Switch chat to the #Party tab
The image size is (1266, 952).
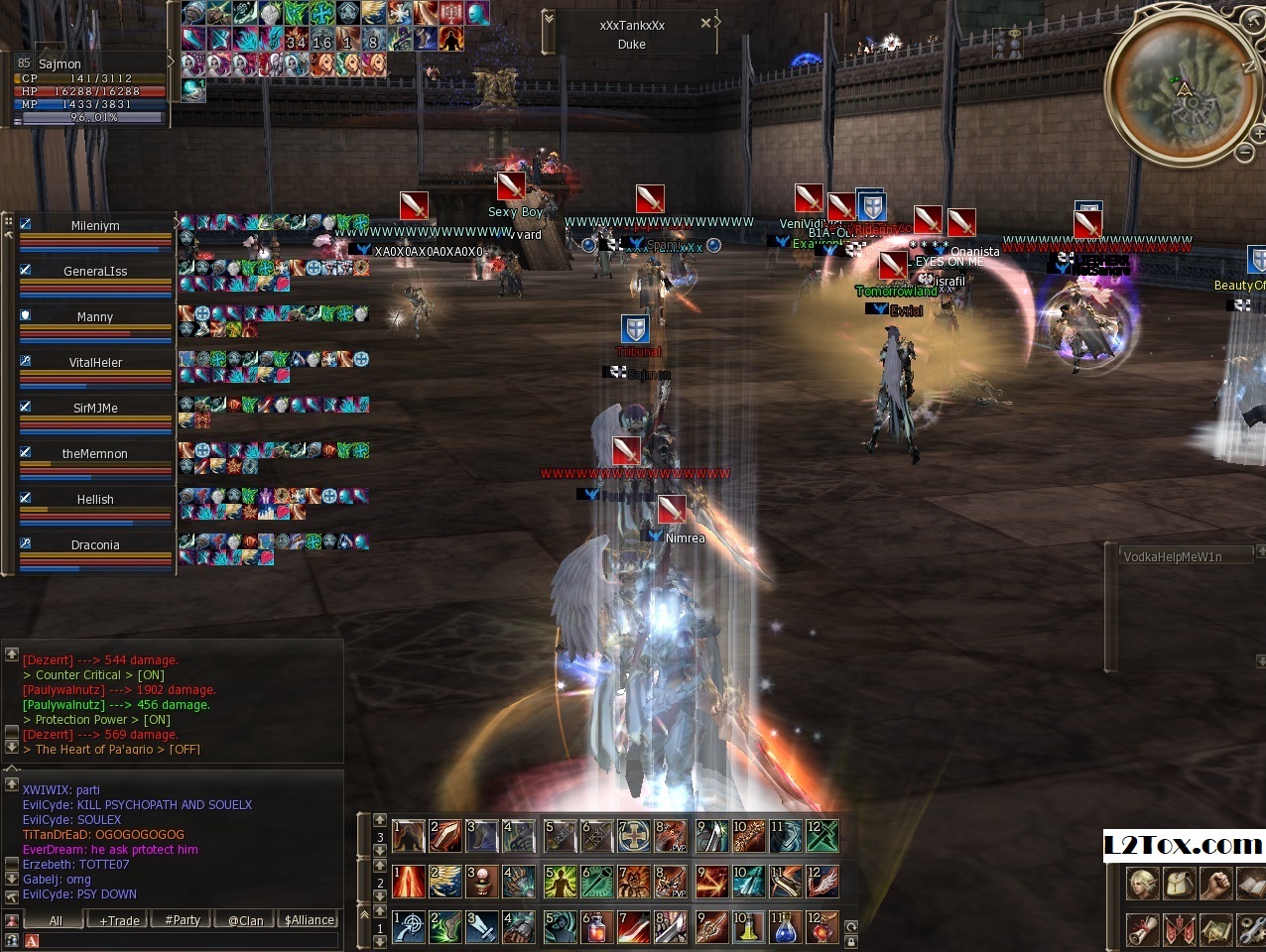[x=183, y=920]
